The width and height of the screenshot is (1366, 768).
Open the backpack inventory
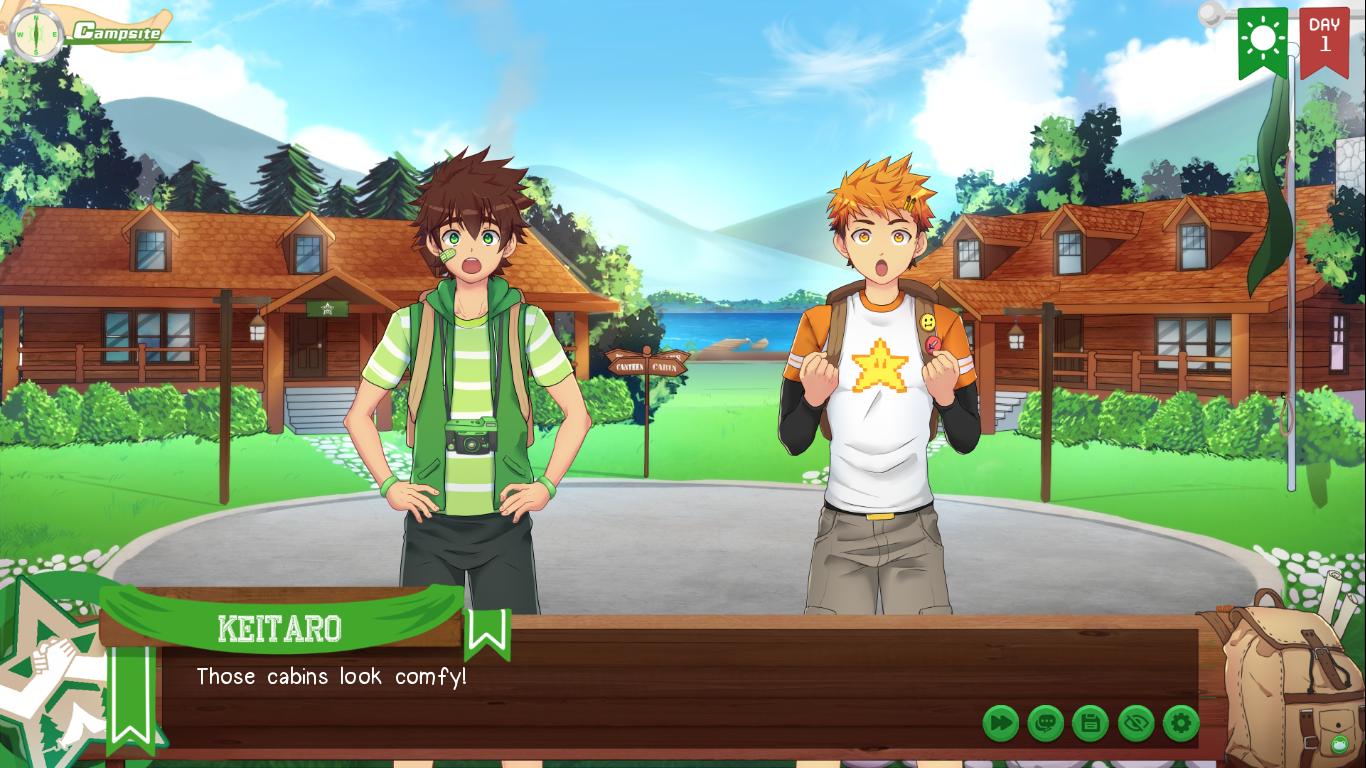[x=1285, y=680]
